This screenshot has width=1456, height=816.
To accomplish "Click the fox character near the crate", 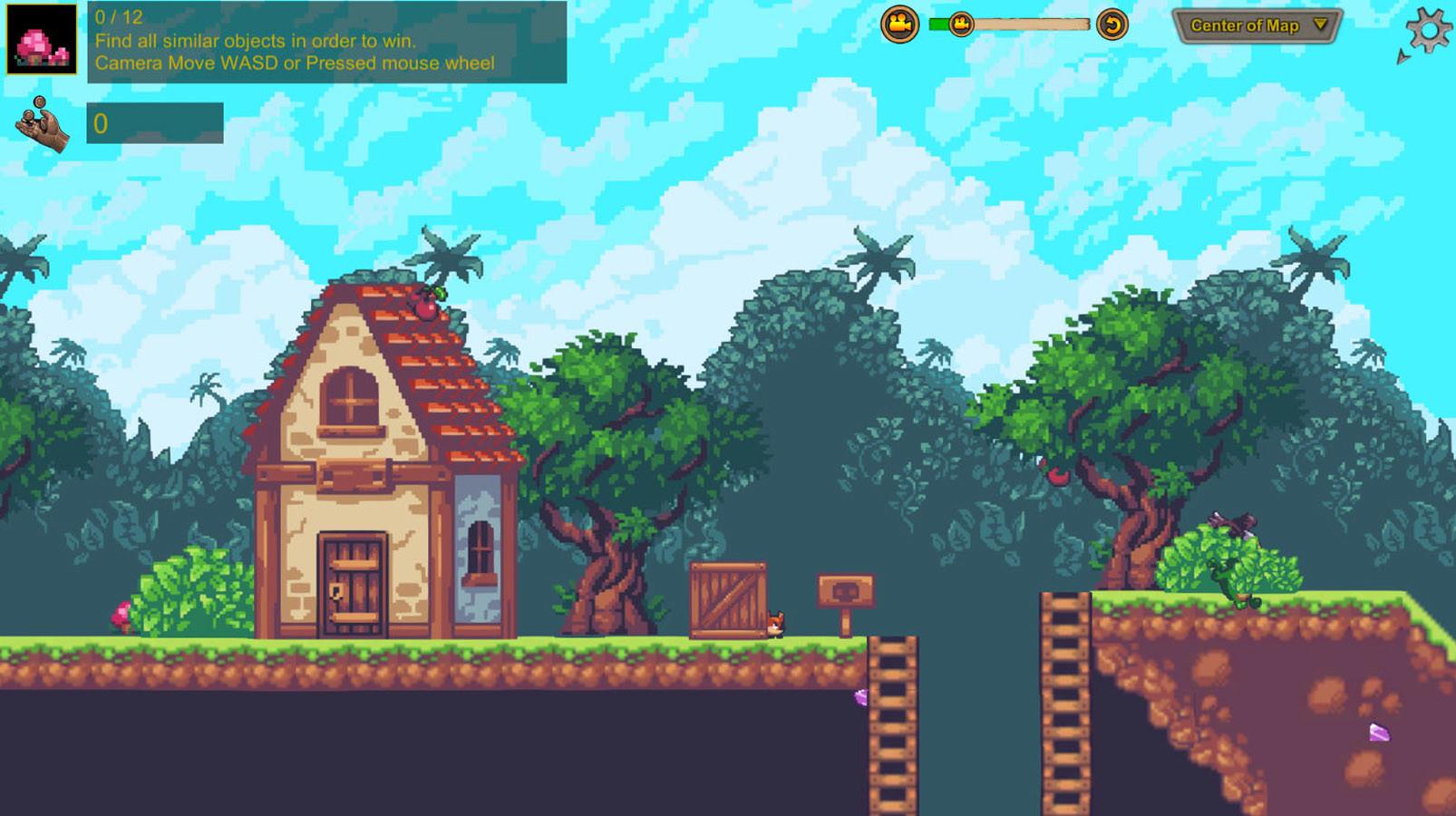I will tap(777, 621).
